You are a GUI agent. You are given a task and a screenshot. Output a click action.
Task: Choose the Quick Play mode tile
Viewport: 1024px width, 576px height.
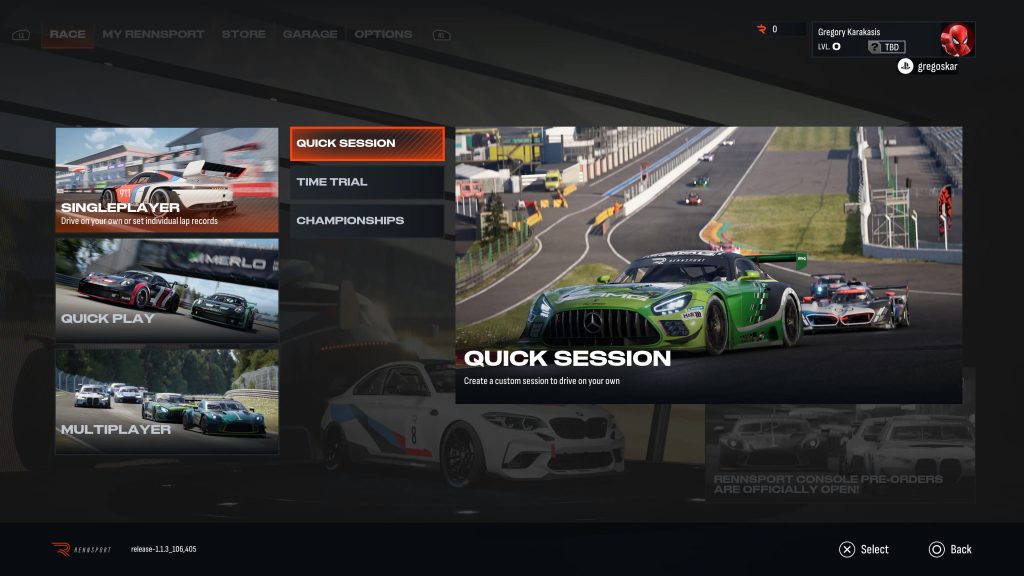[x=167, y=290]
